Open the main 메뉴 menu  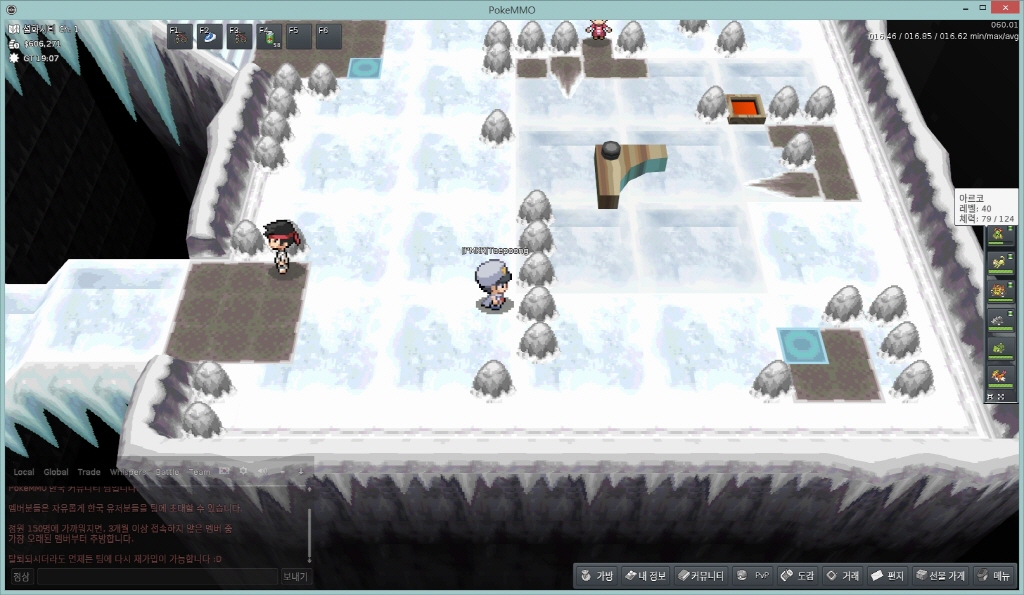pos(994,576)
